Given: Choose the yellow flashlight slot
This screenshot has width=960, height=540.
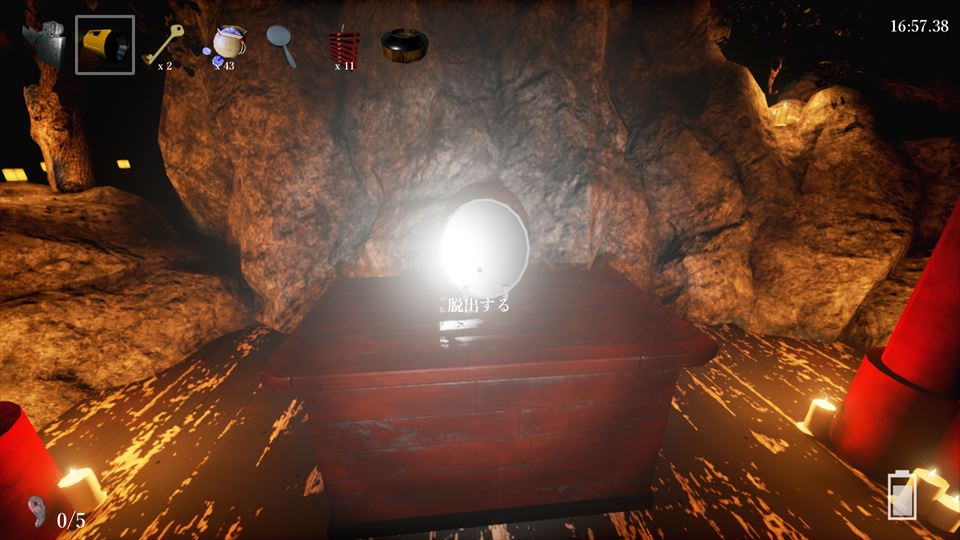Looking at the screenshot, I should [105, 45].
